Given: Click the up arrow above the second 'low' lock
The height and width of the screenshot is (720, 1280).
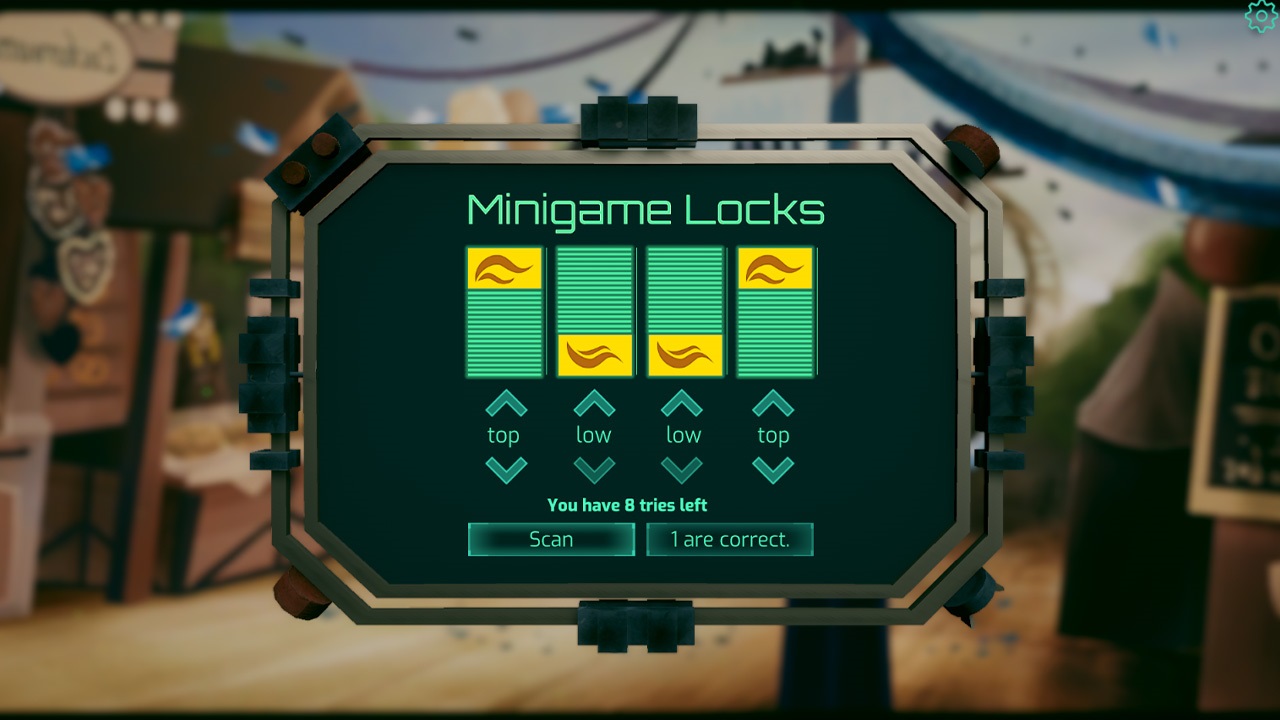Looking at the screenshot, I should (x=594, y=402).
